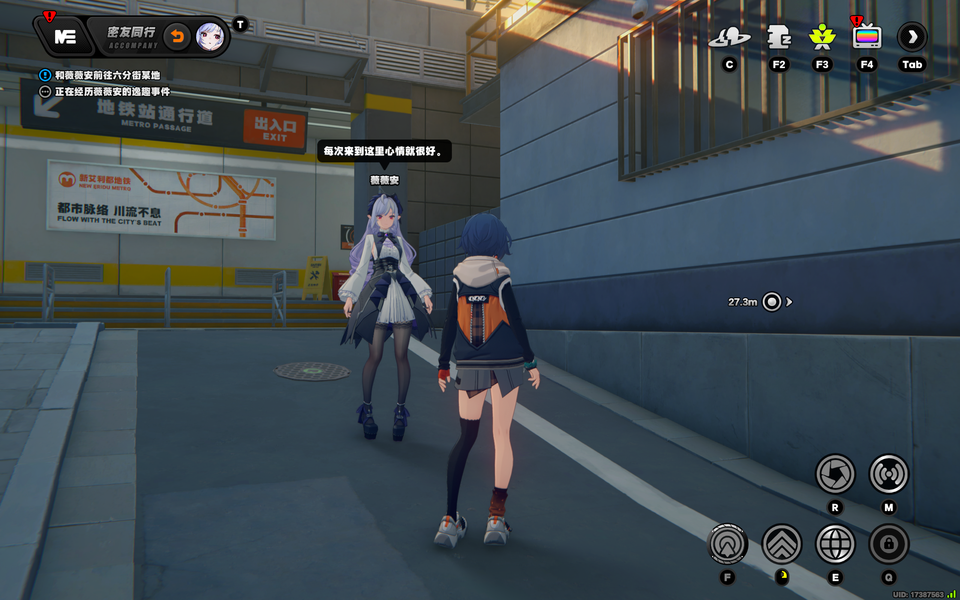Open the planet-shaped icon in top bar
This screenshot has height=600, width=960.
(729, 38)
